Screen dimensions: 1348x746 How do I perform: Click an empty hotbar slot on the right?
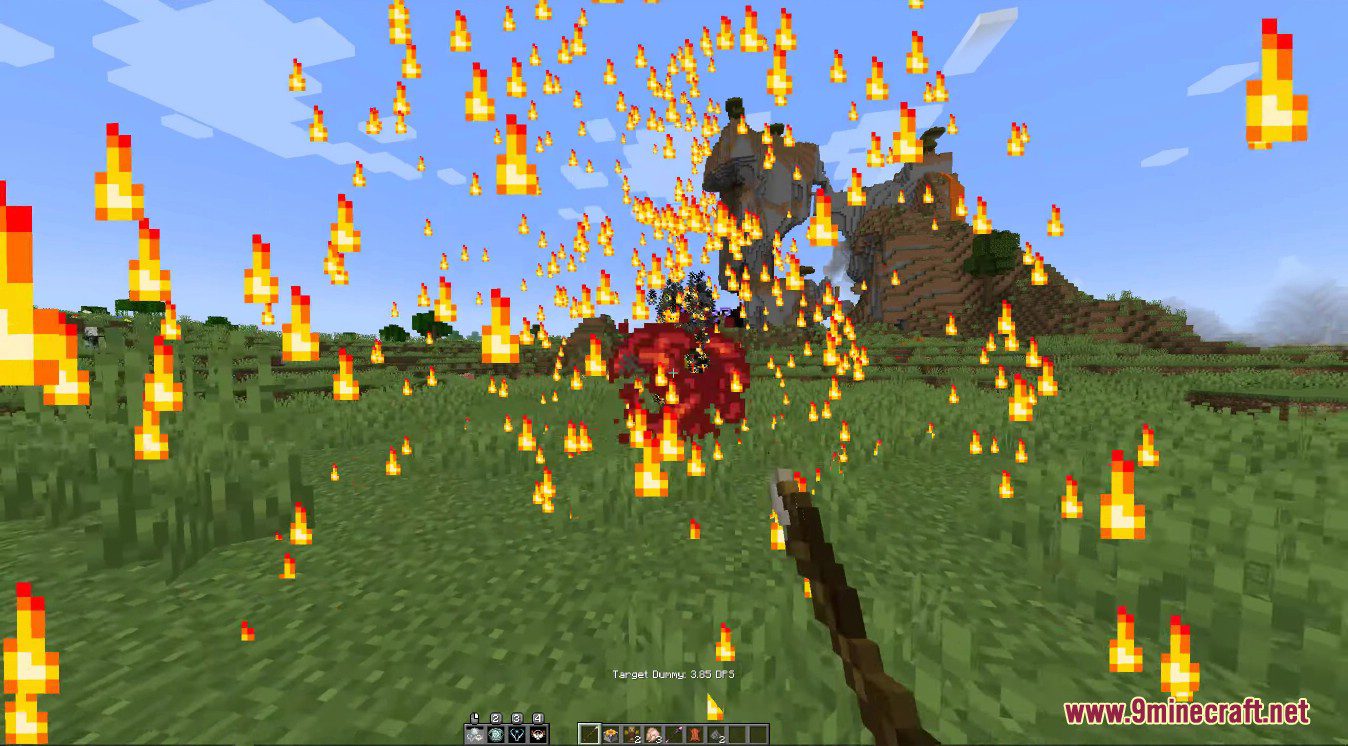tap(760, 733)
